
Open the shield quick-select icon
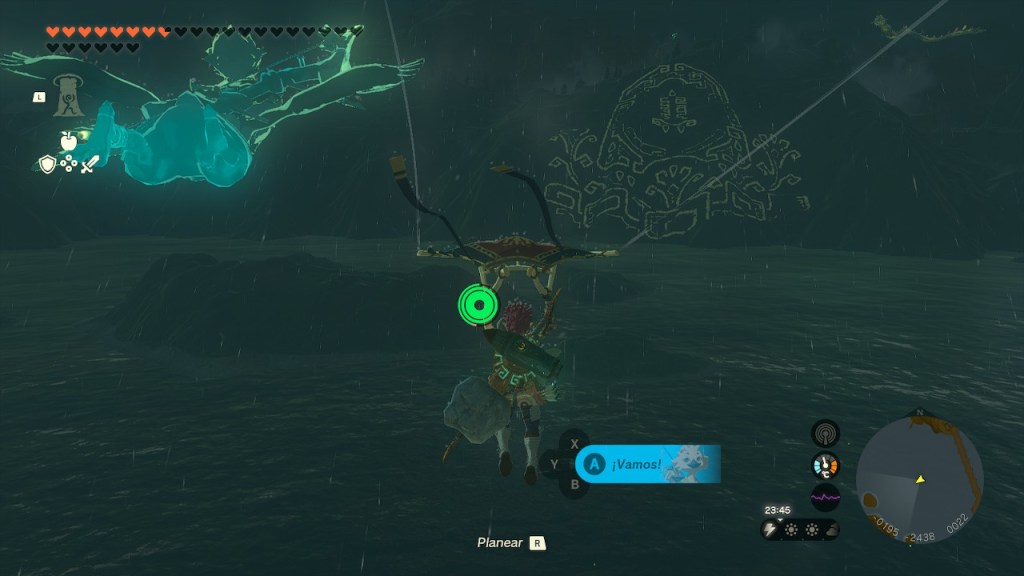point(47,164)
